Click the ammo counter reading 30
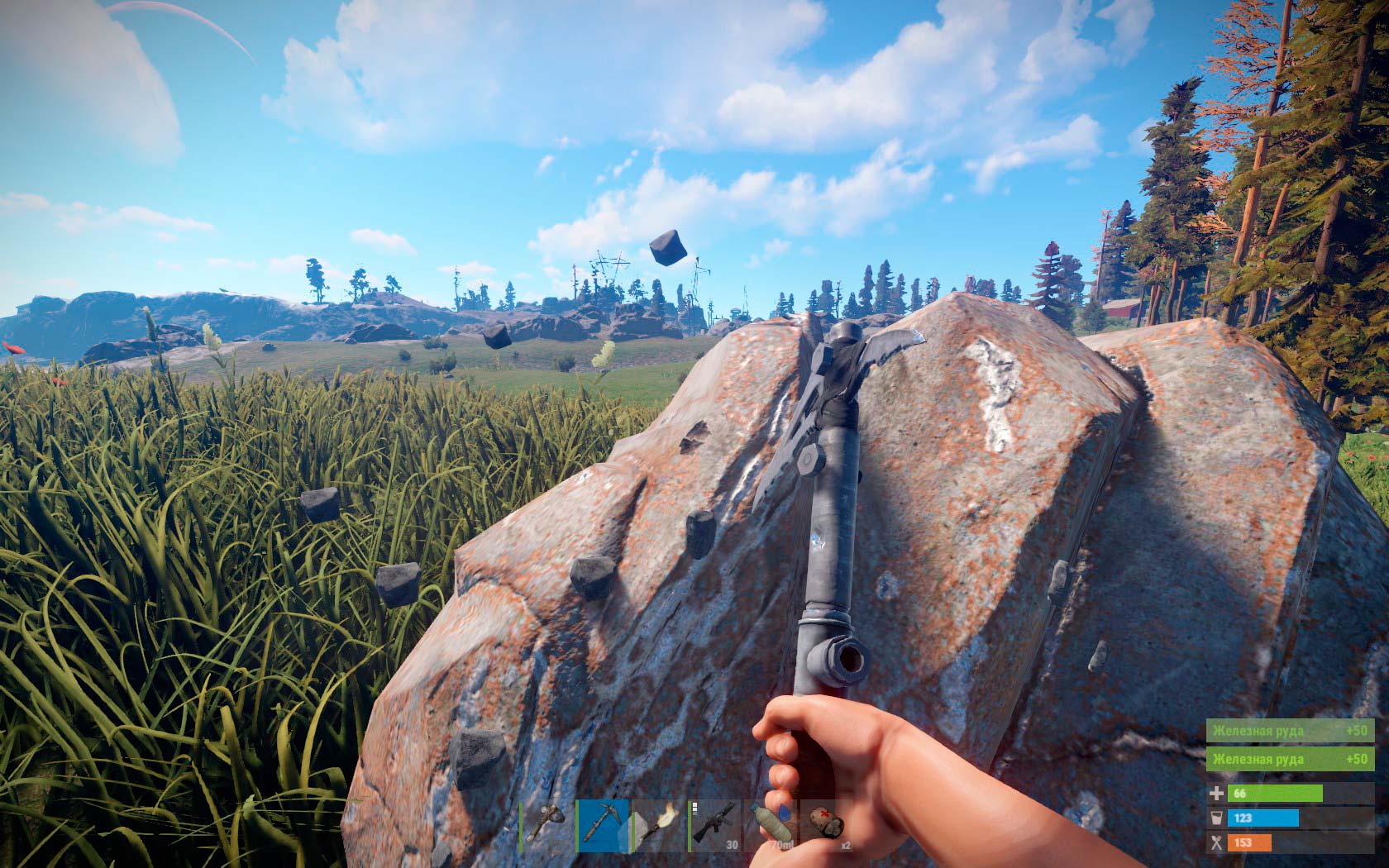1389x868 pixels. pyautogui.click(x=731, y=843)
